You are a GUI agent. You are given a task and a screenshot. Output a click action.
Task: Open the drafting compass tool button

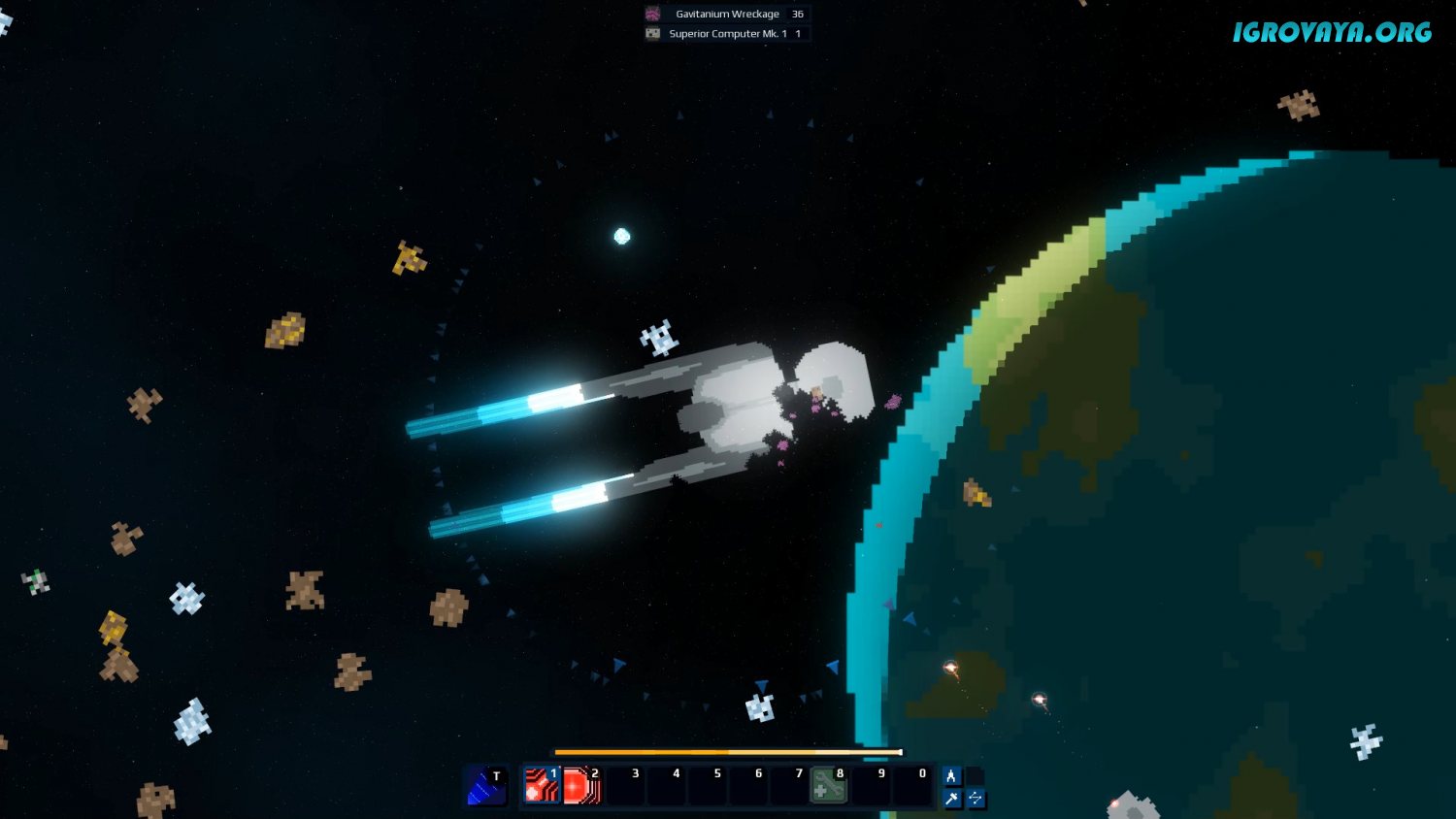pos(952,775)
